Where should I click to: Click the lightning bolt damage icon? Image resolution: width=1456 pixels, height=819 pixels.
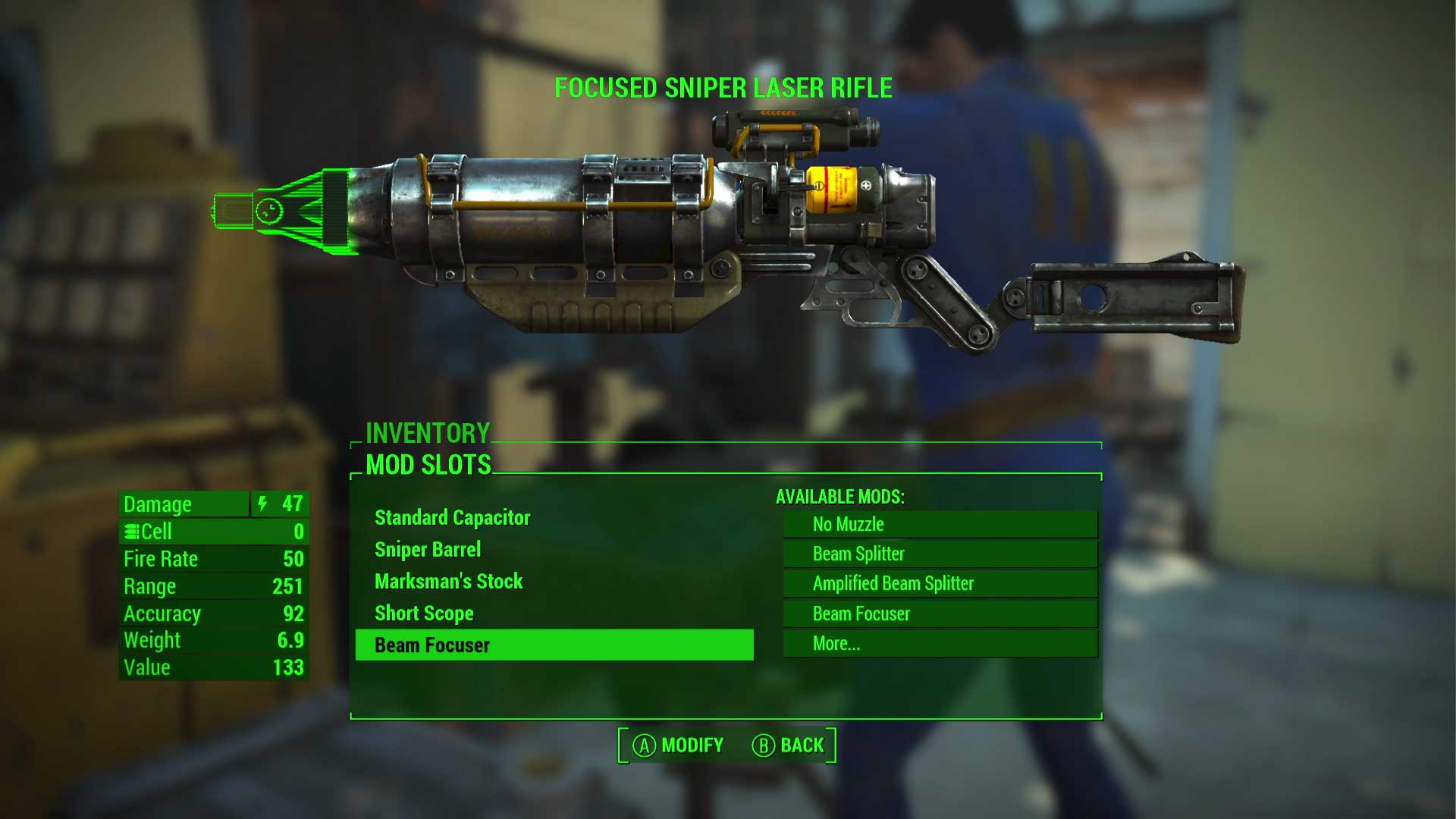click(262, 504)
